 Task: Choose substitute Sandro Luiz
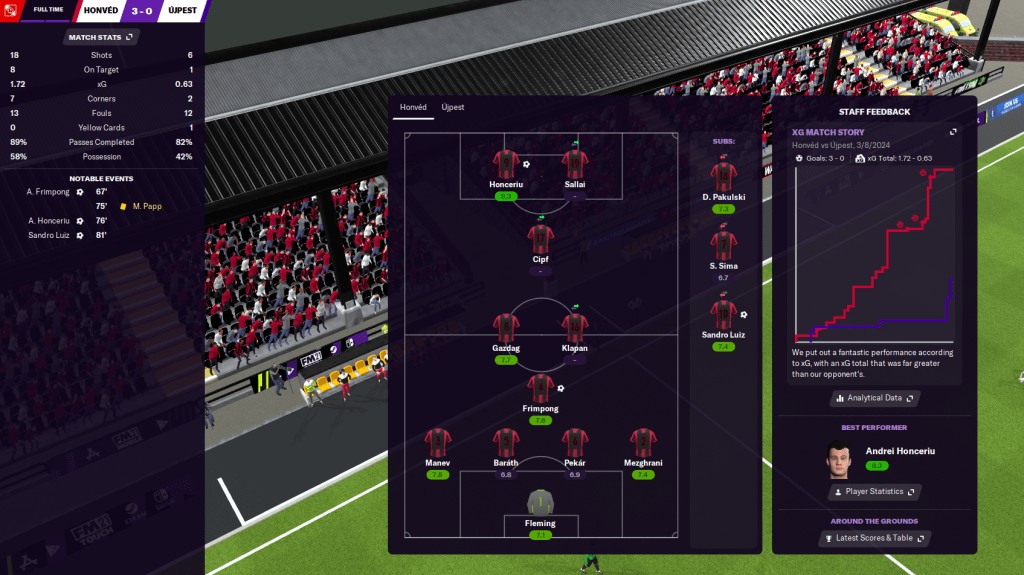coord(724,317)
